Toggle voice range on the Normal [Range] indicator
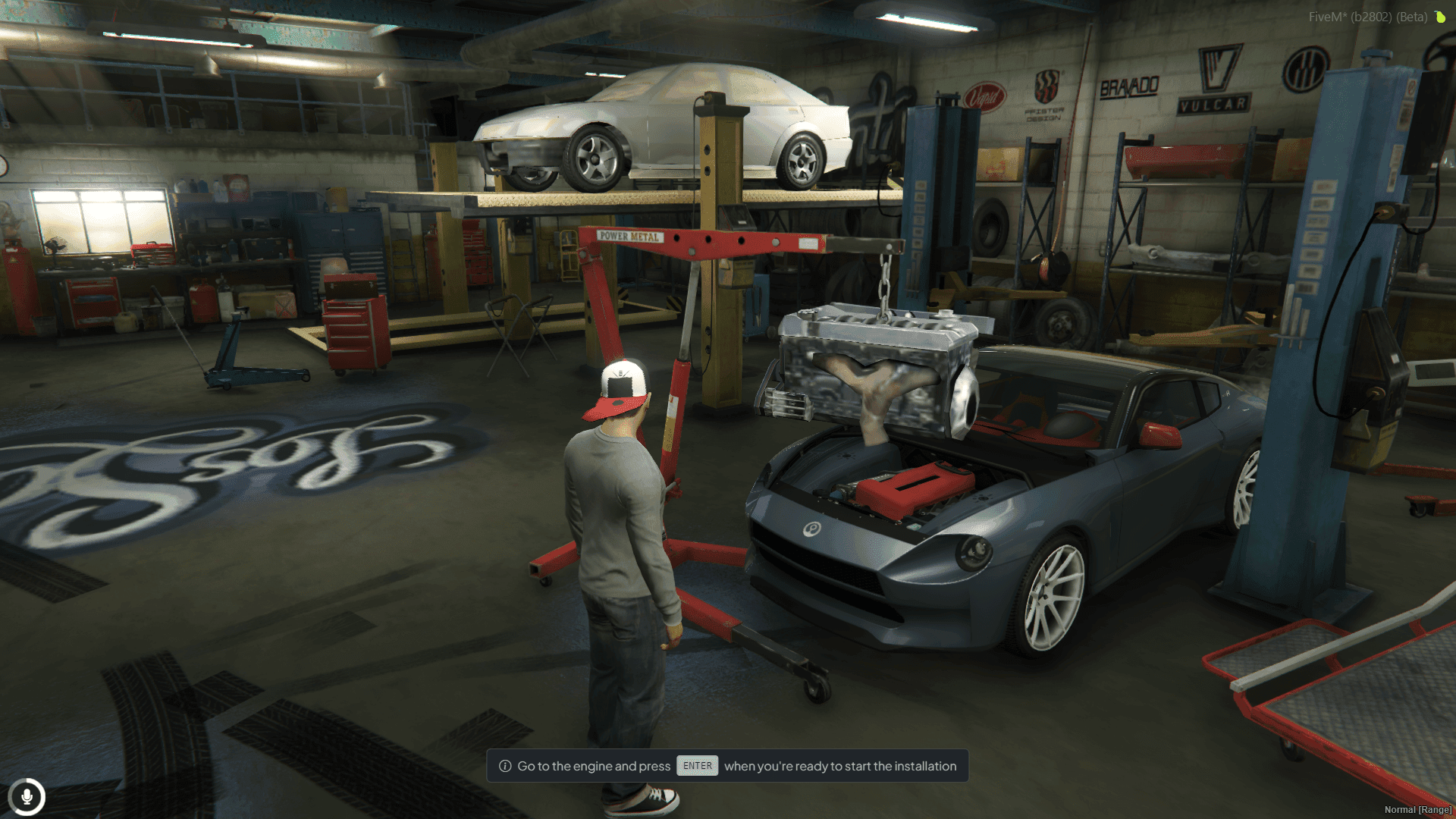Viewport: 1456px width, 819px height. click(1418, 809)
